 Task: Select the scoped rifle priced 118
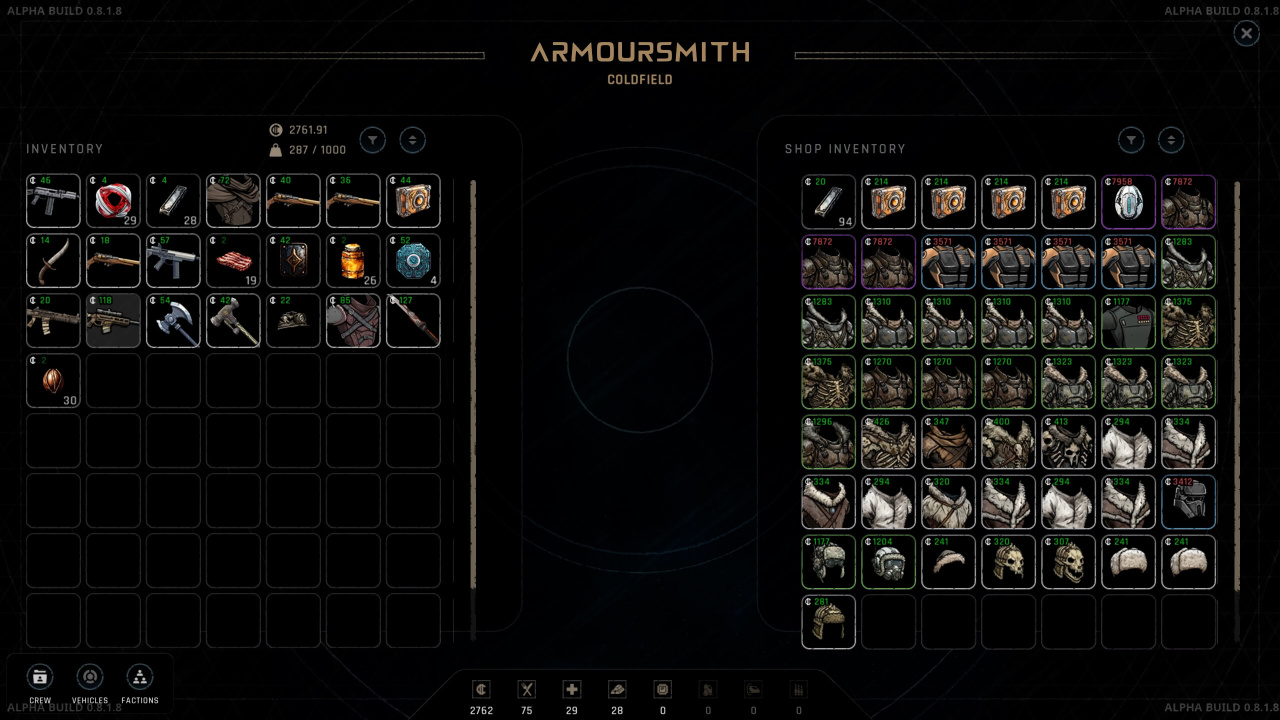(113, 321)
